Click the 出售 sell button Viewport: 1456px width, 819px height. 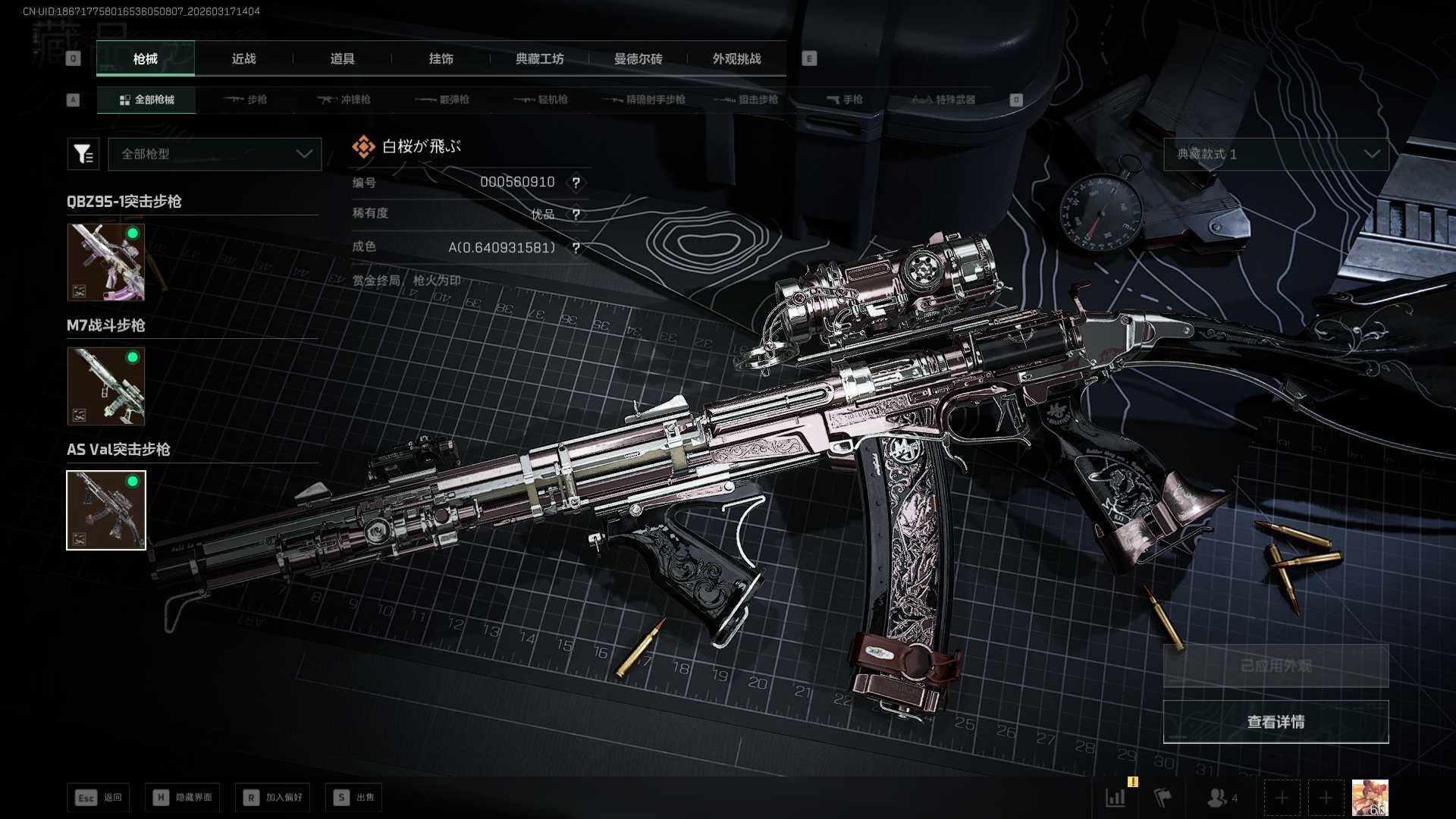pos(353,797)
